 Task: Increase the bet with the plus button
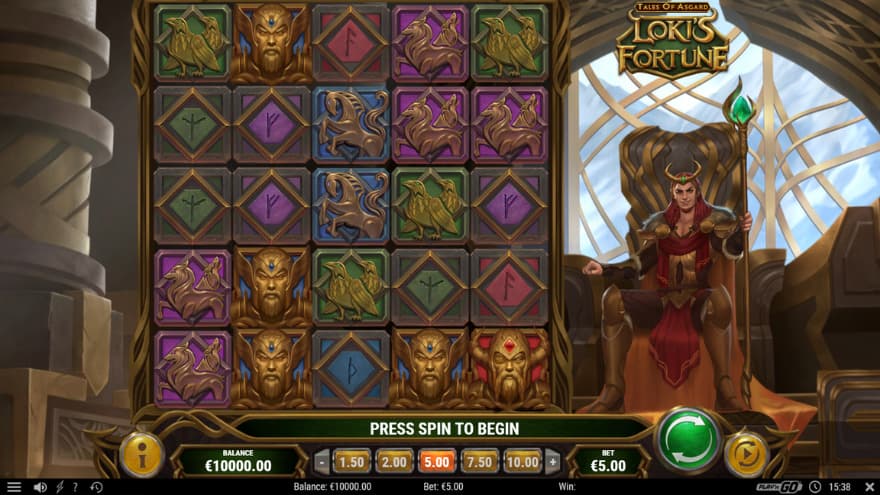click(552, 461)
